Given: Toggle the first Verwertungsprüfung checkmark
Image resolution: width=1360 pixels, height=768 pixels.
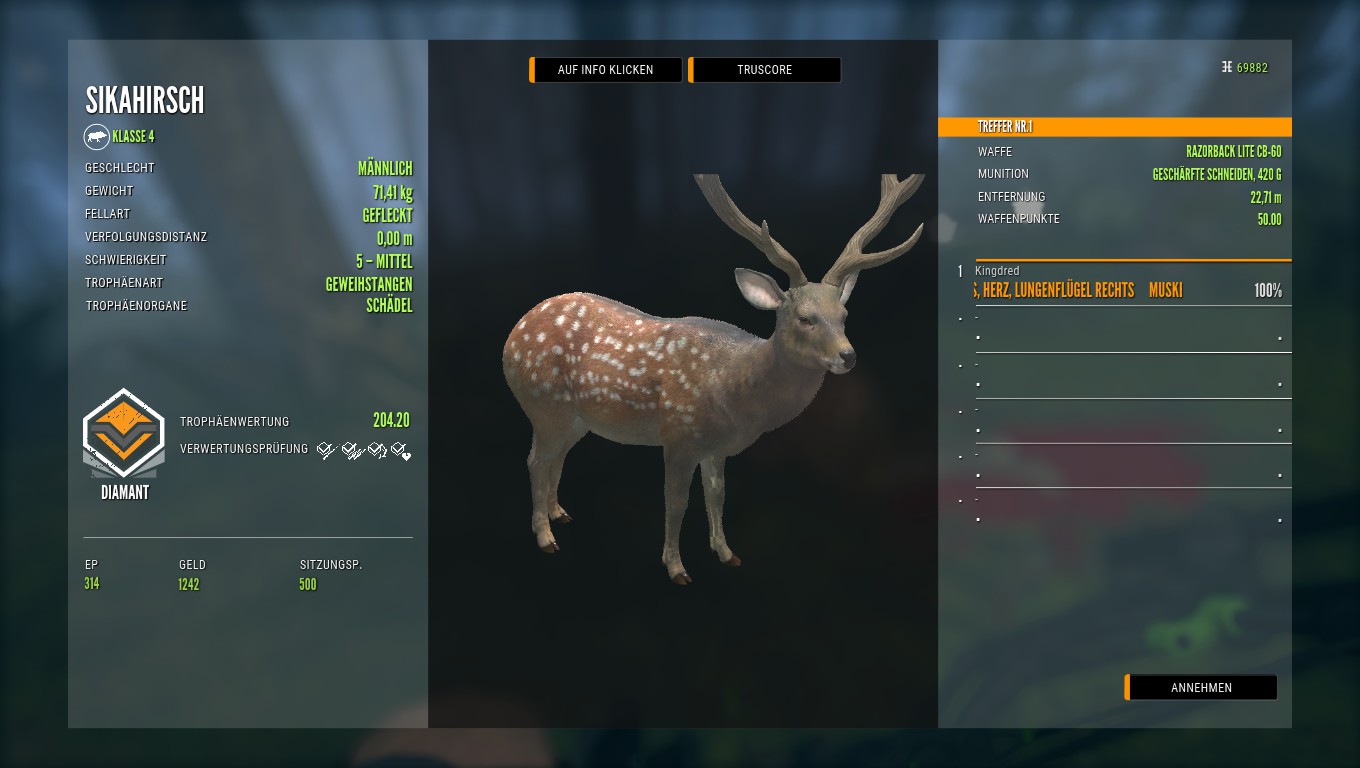Looking at the screenshot, I should (x=325, y=449).
